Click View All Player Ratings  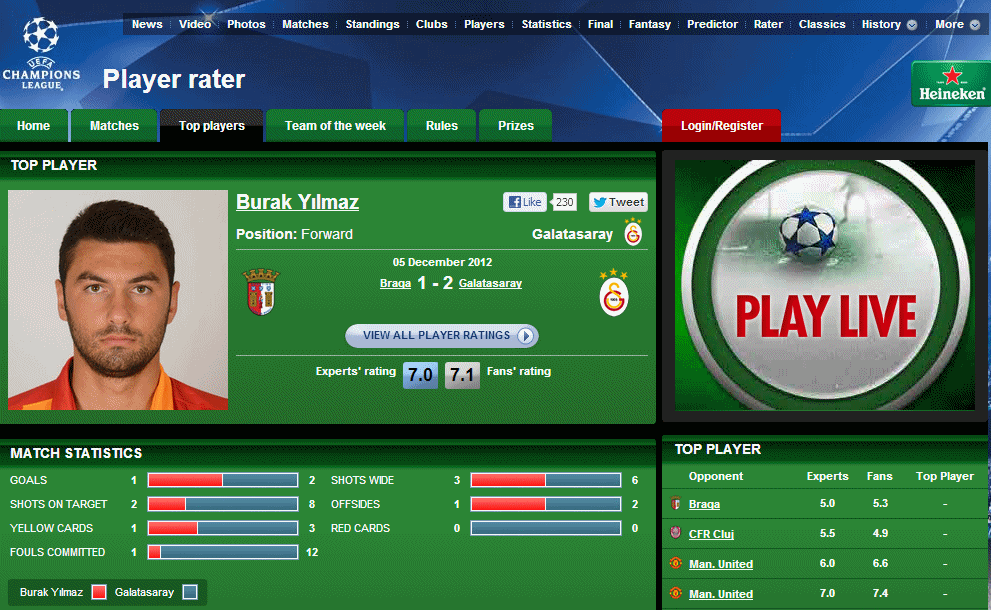pos(442,335)
